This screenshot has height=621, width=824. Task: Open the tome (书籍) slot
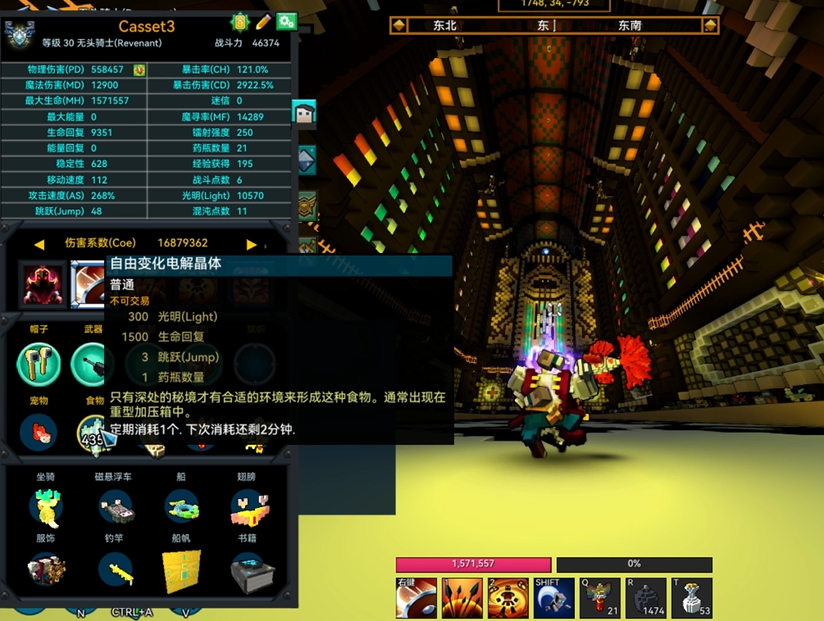pos(248,572)
